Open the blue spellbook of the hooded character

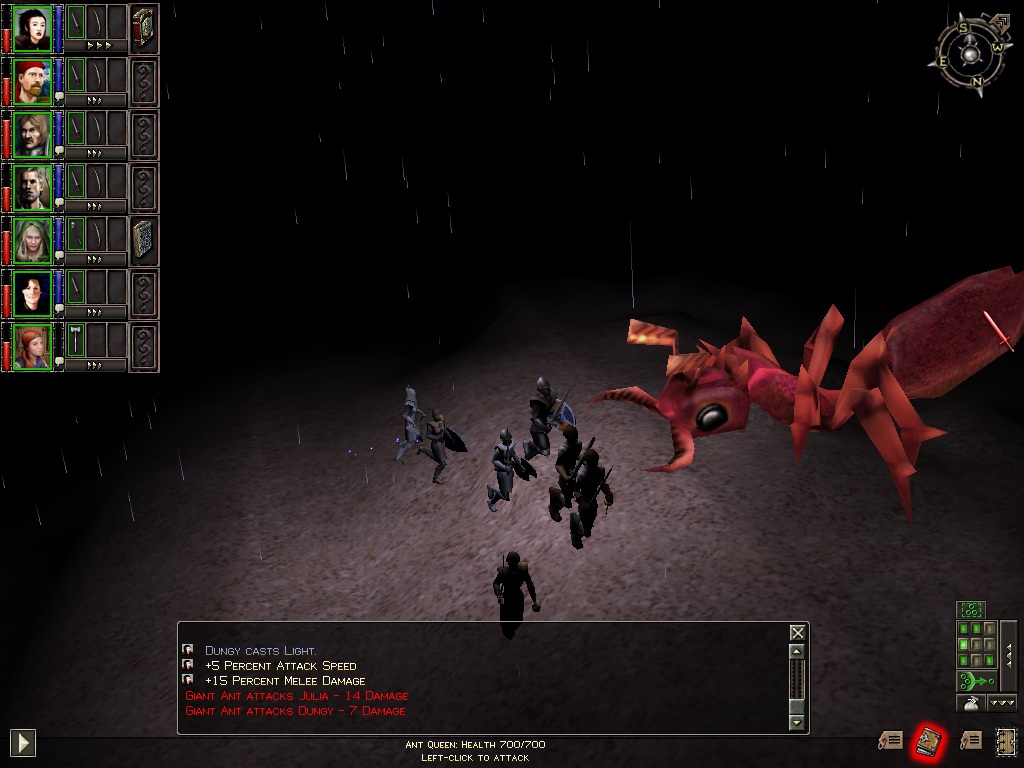click(144, 241)
